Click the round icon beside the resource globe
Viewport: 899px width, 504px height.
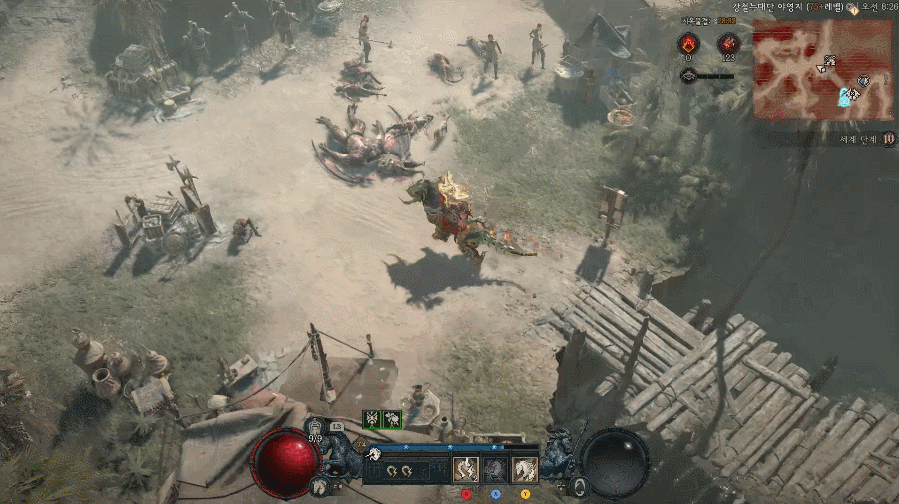point(579,487)
